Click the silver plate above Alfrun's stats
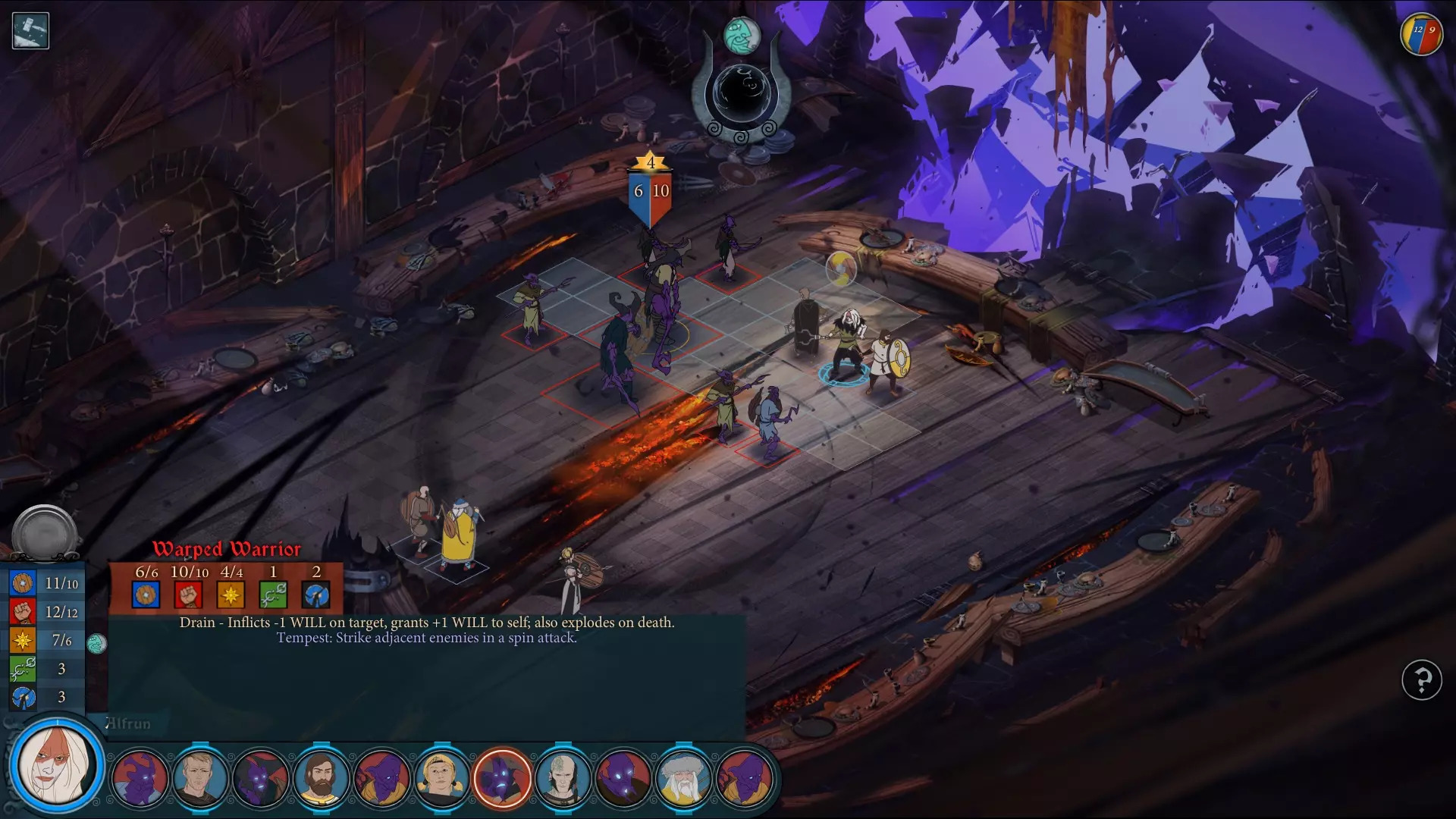The image size is (1456, 819). [x=45, y=532]
